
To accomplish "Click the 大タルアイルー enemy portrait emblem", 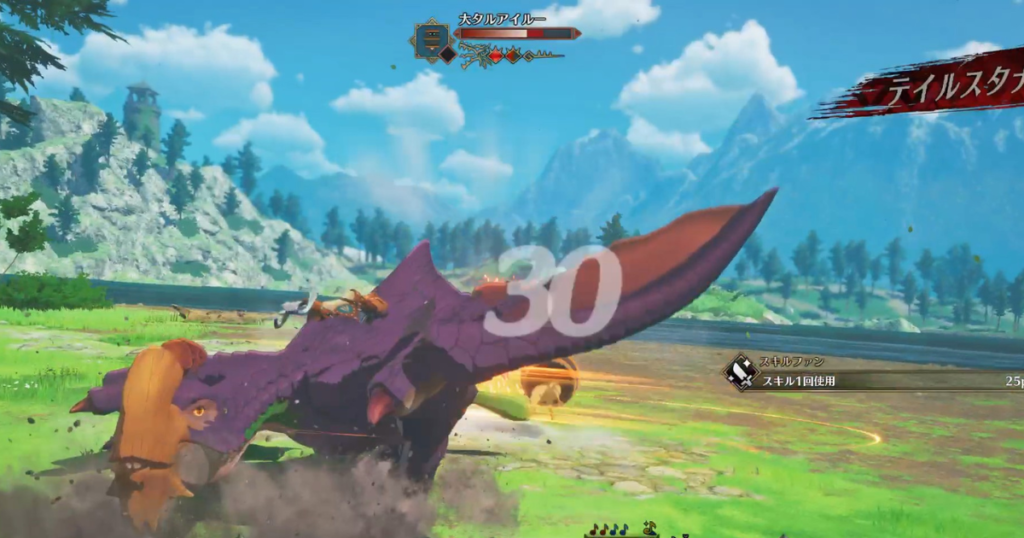I will tap(431, 40).
